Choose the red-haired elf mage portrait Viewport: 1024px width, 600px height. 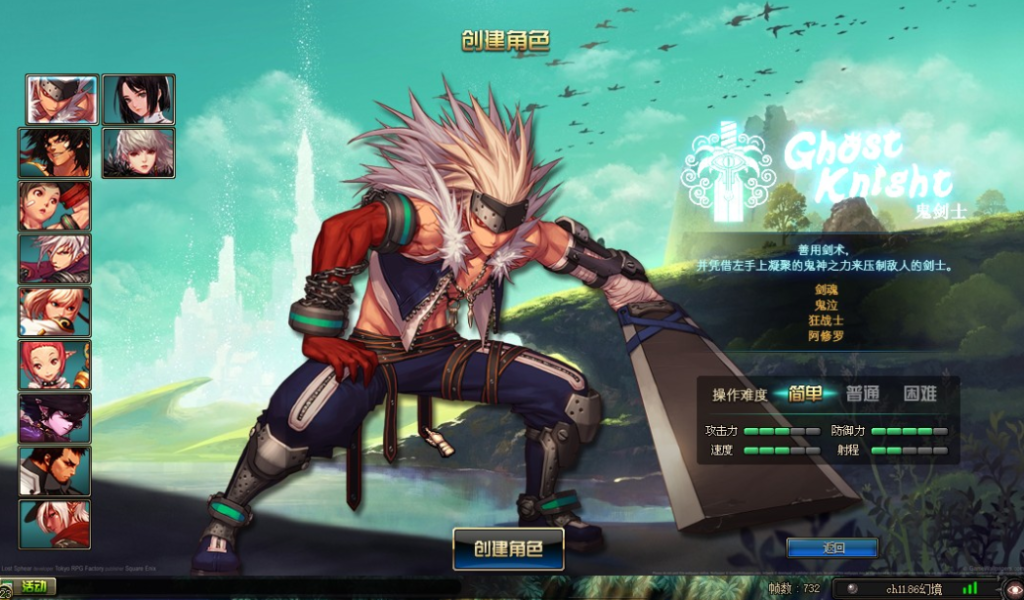pos(55,365)
